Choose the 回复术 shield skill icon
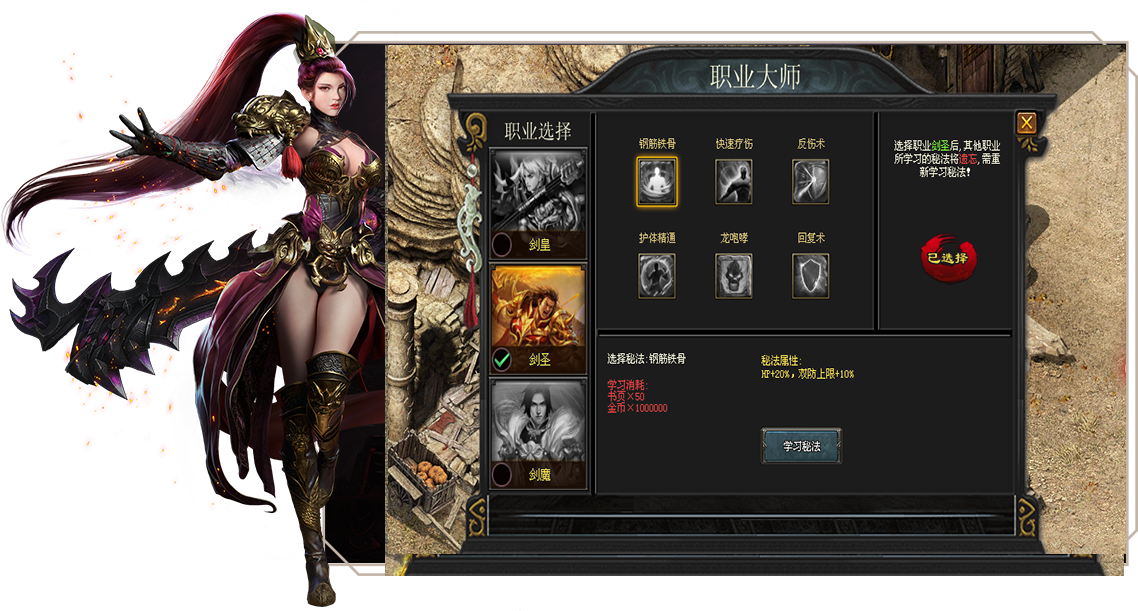This screenshot has width=1138, height=611. (811, 275)
